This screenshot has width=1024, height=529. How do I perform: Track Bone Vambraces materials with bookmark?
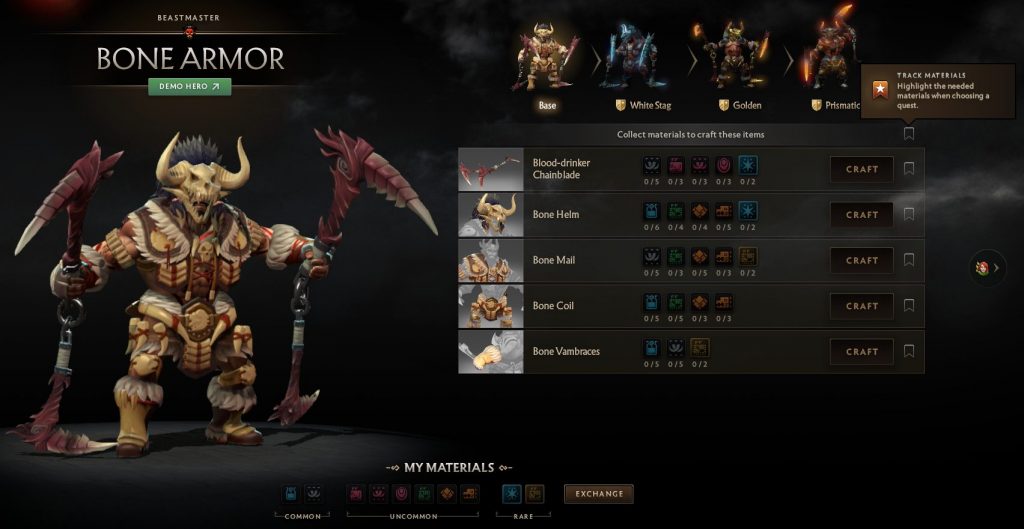909,351
